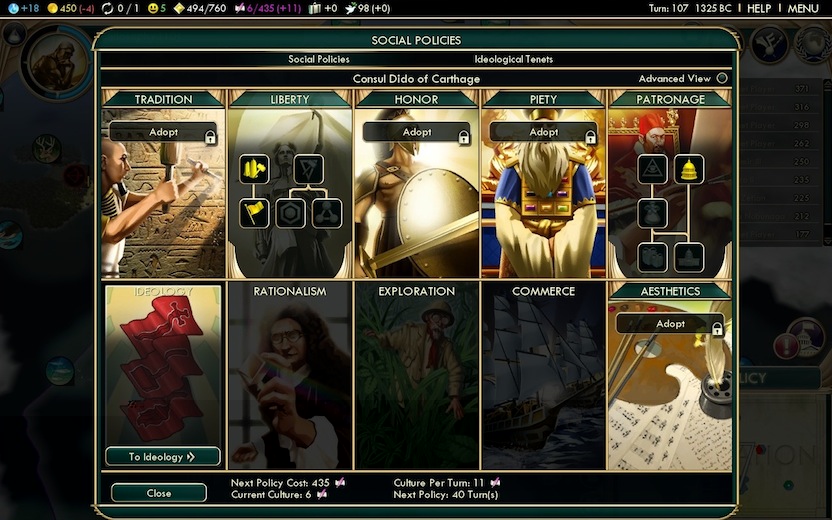Select the pyramid eye policy in Patronage

click(652, 169)
